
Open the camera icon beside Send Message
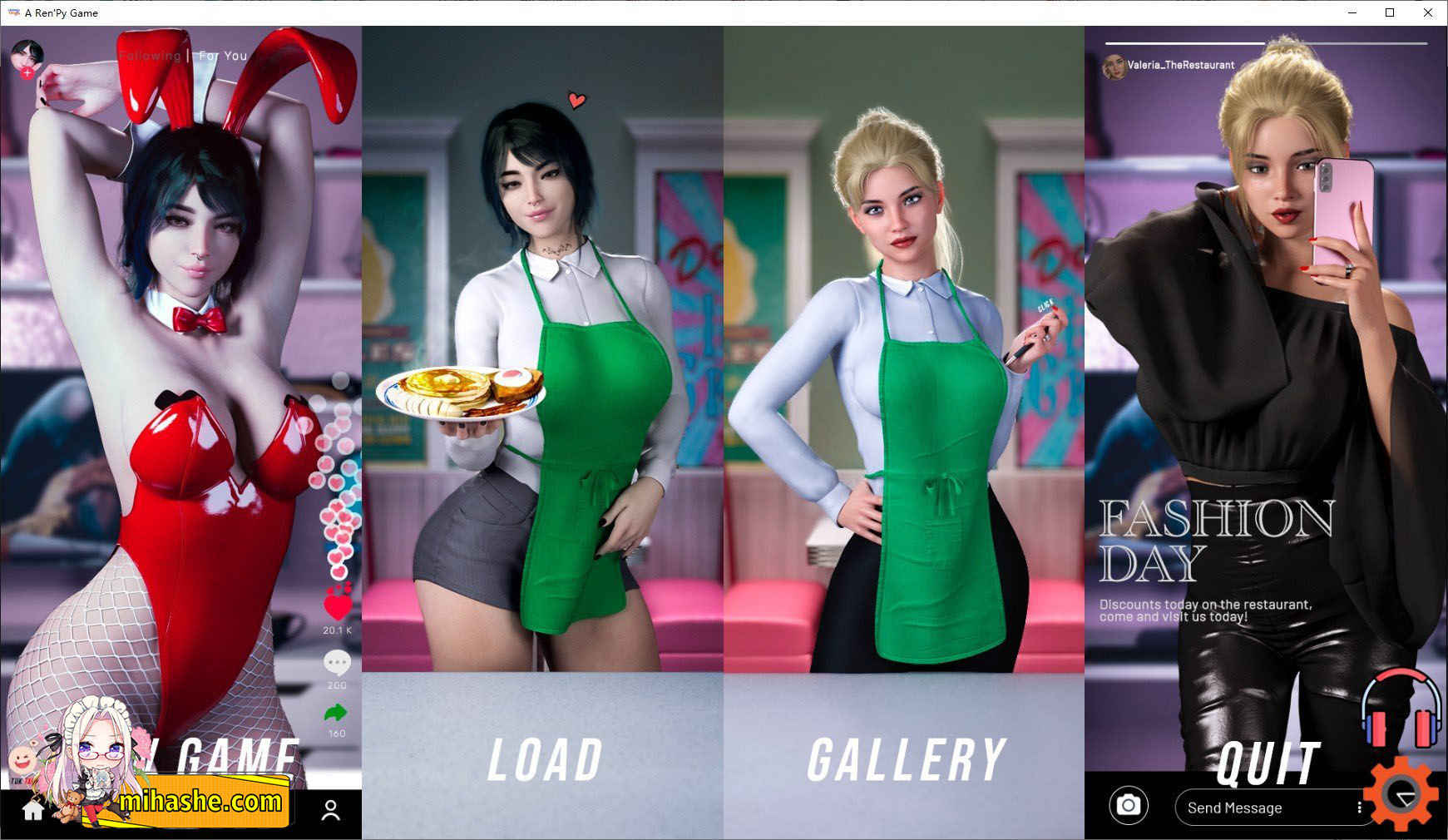[x=1129, y=806]
